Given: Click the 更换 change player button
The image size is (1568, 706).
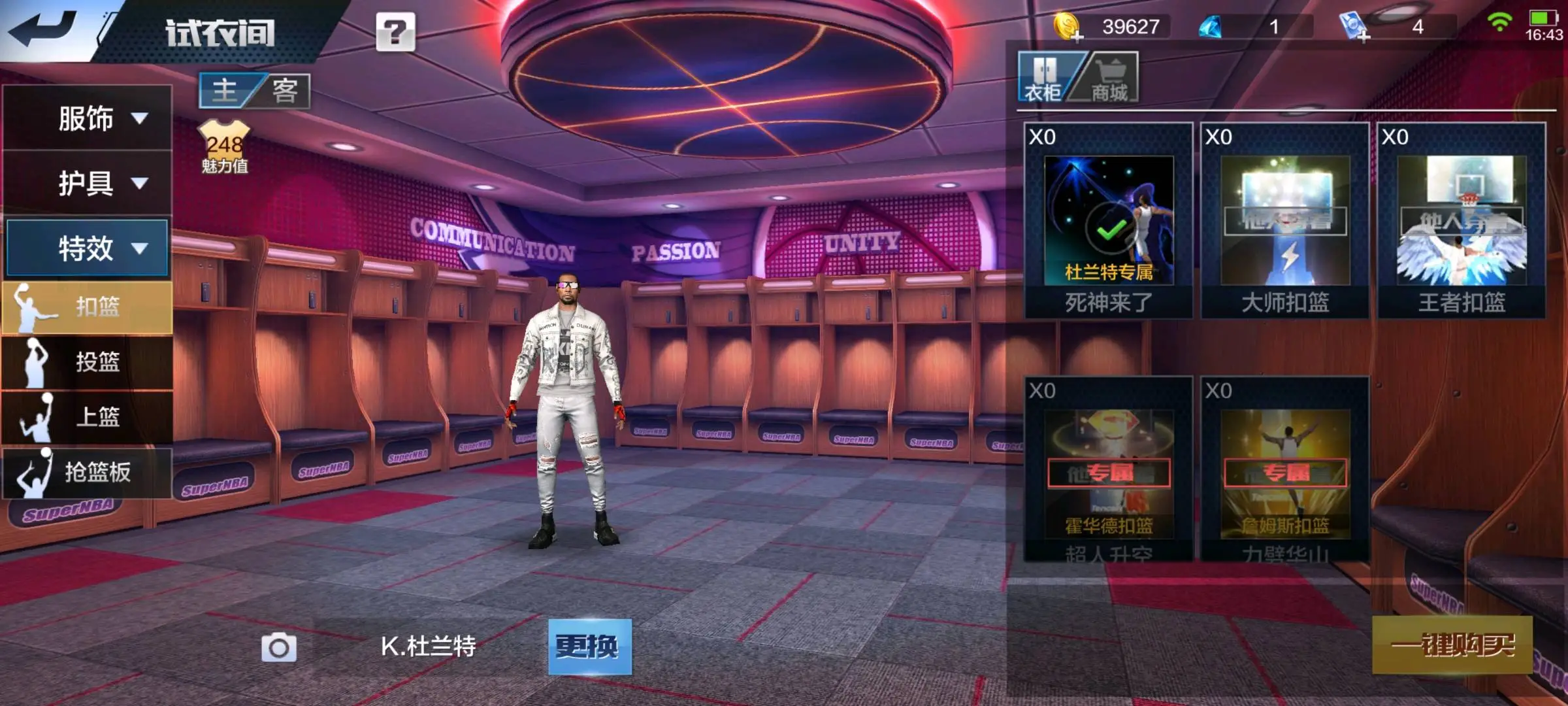Looking at the screenshot, I should 589,647.
